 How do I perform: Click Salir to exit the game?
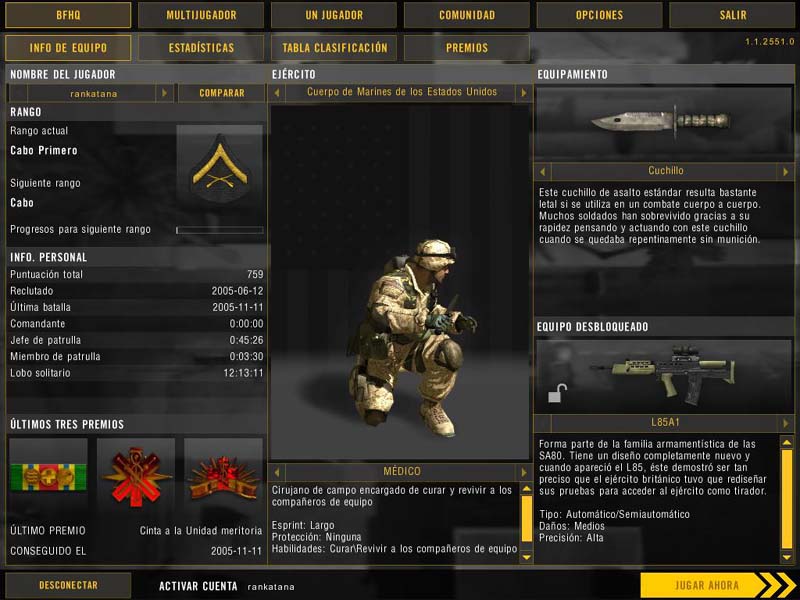coord(733,15)
